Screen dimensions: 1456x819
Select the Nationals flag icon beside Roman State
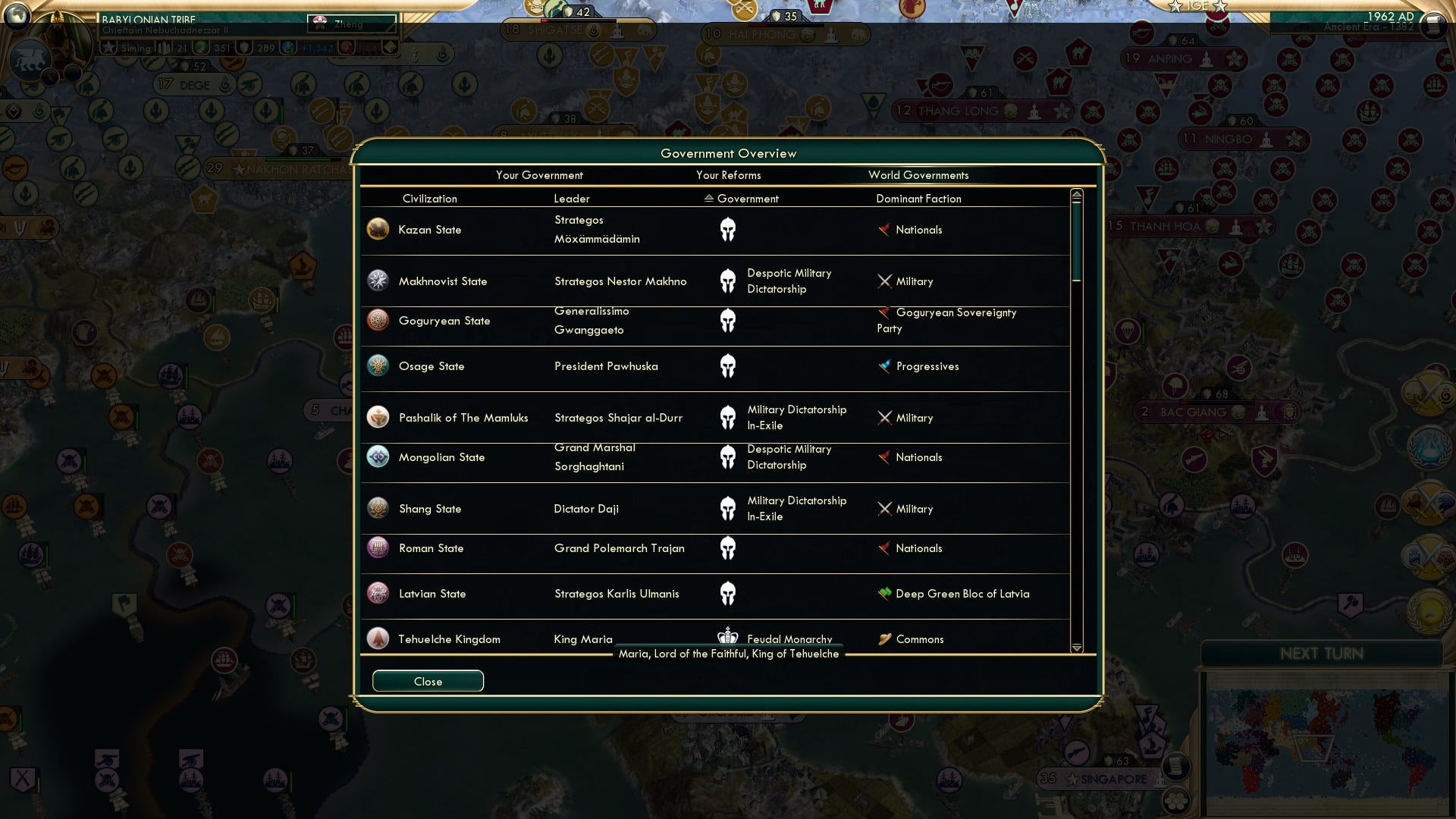[884, 548]
